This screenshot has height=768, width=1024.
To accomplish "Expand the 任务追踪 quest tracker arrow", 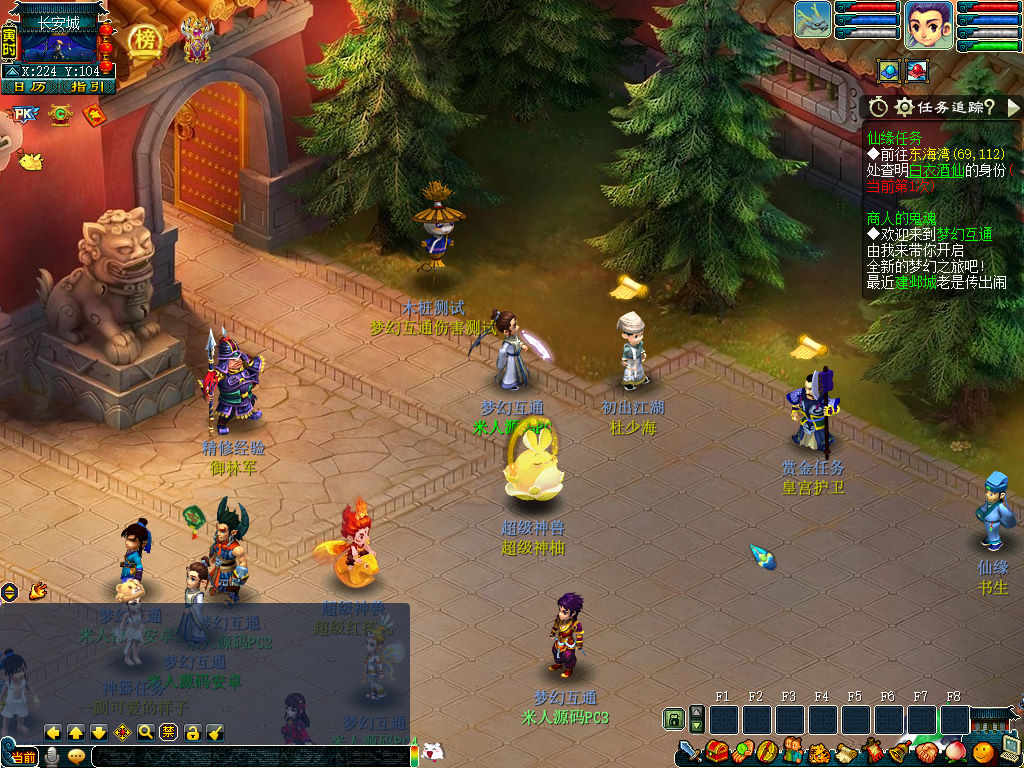I will click(x=1013, y=106).
